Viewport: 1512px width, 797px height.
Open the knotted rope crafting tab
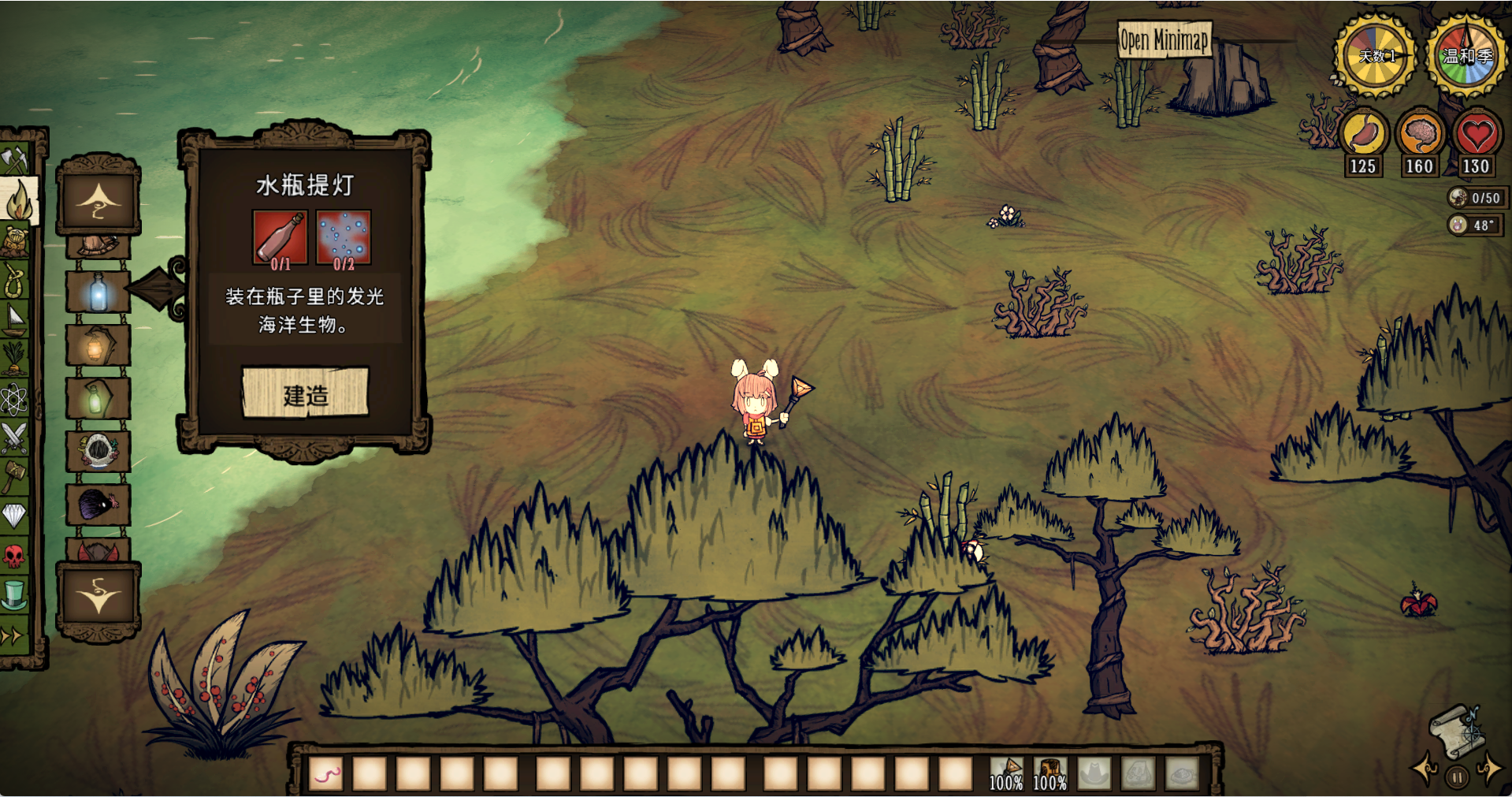point(15,280)
